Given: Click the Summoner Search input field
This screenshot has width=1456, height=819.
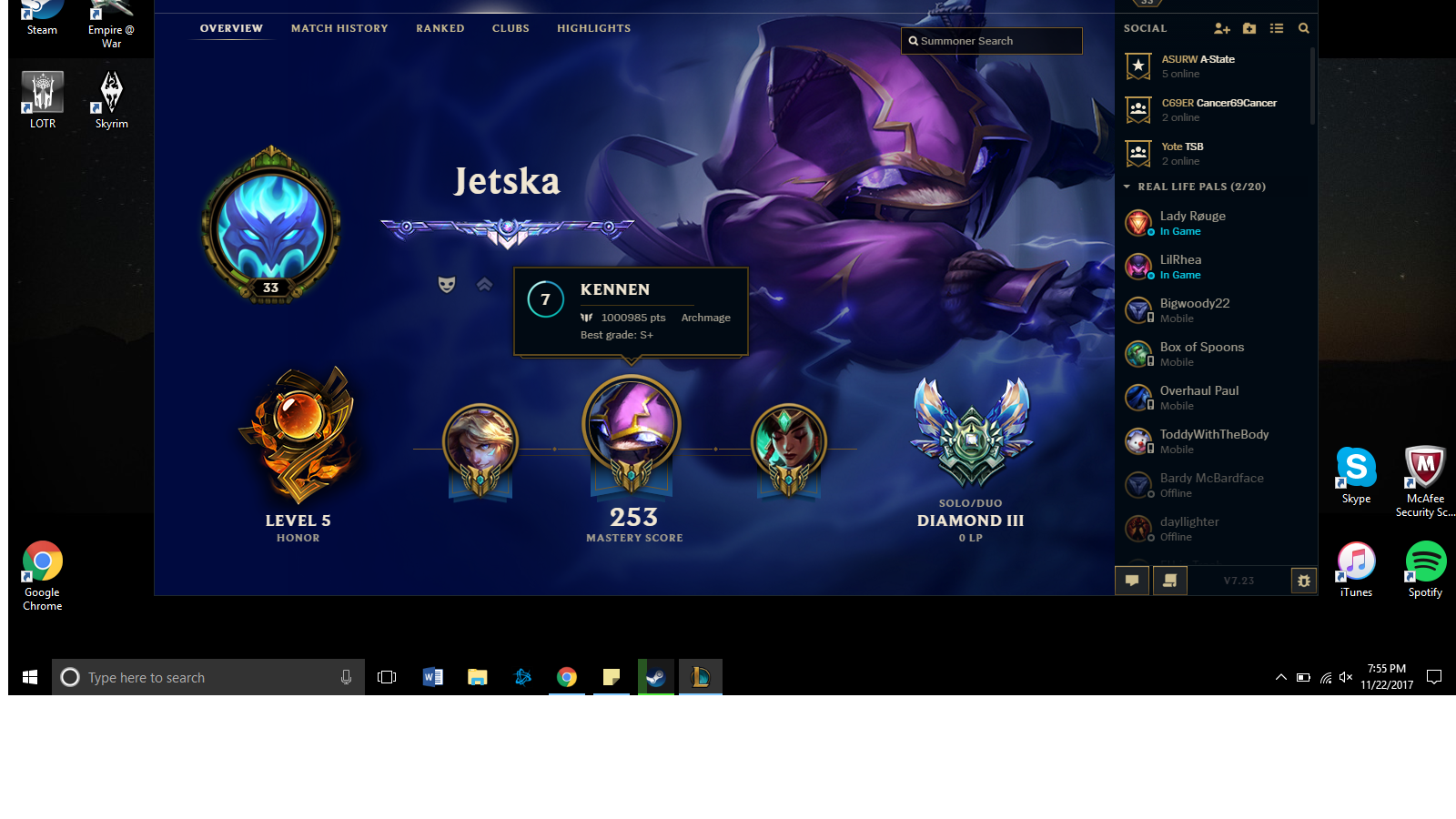Looking at the screenshot, I should pos(991,40).
